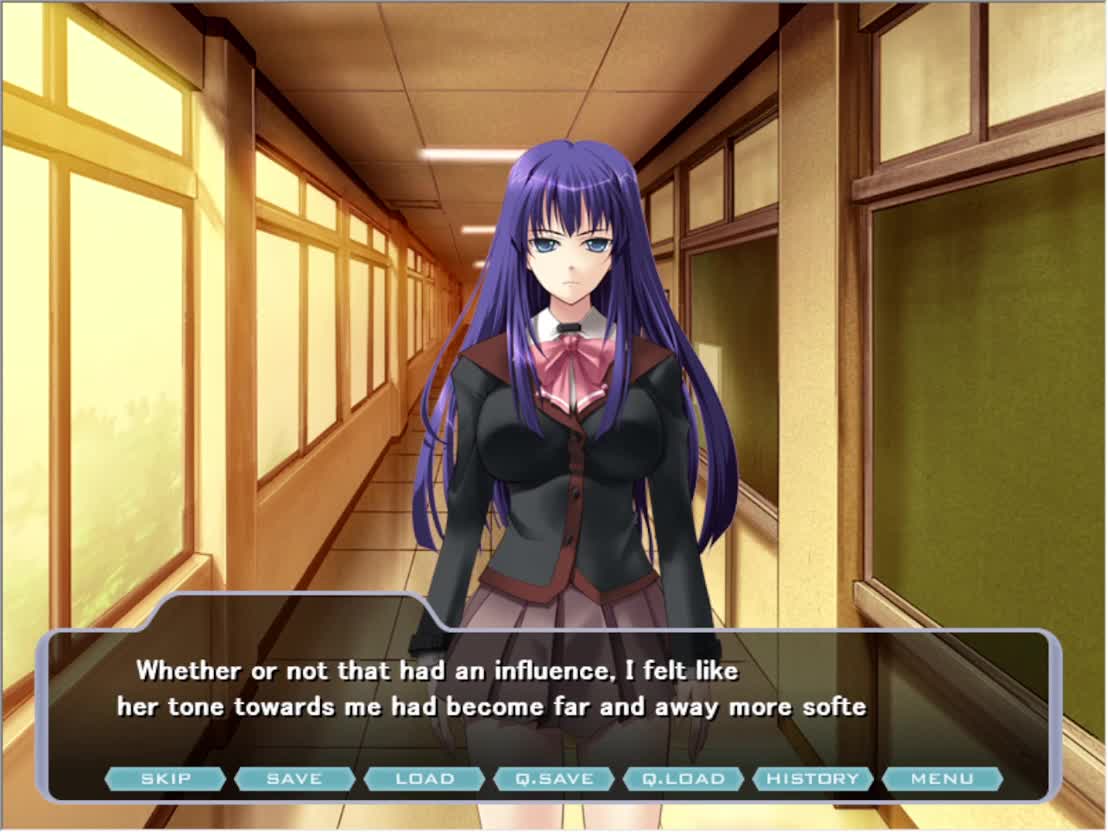Open the MENU button
1108x832 pixels.
click(942, 779)
